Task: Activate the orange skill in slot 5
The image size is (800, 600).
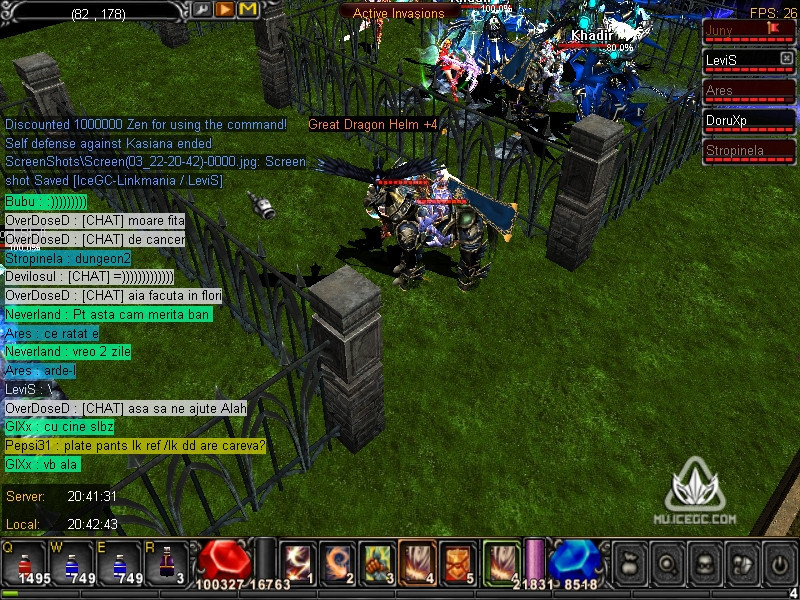Action: pos(456,561)
